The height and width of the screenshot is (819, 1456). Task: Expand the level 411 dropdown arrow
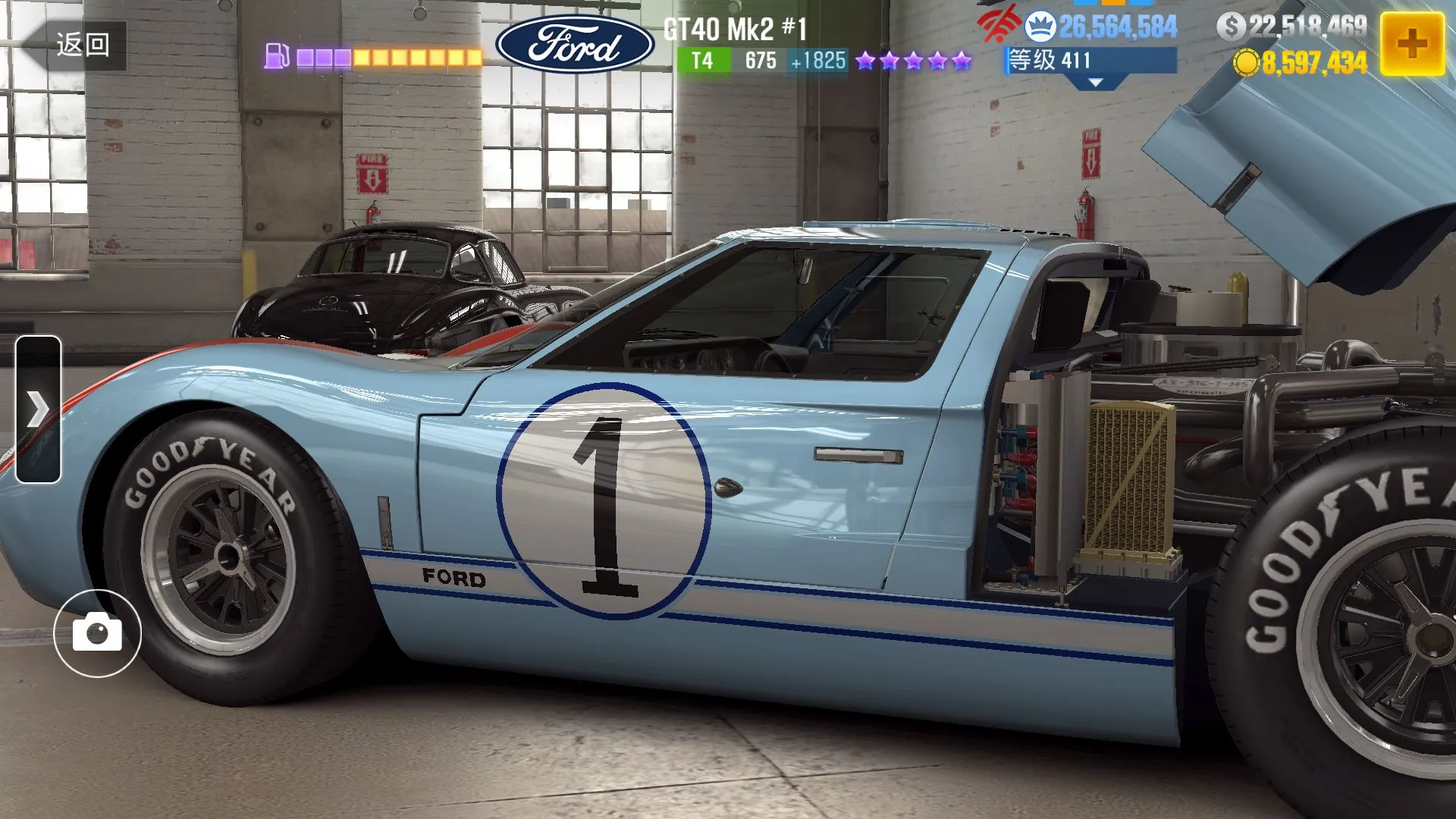click(1094, 82)
